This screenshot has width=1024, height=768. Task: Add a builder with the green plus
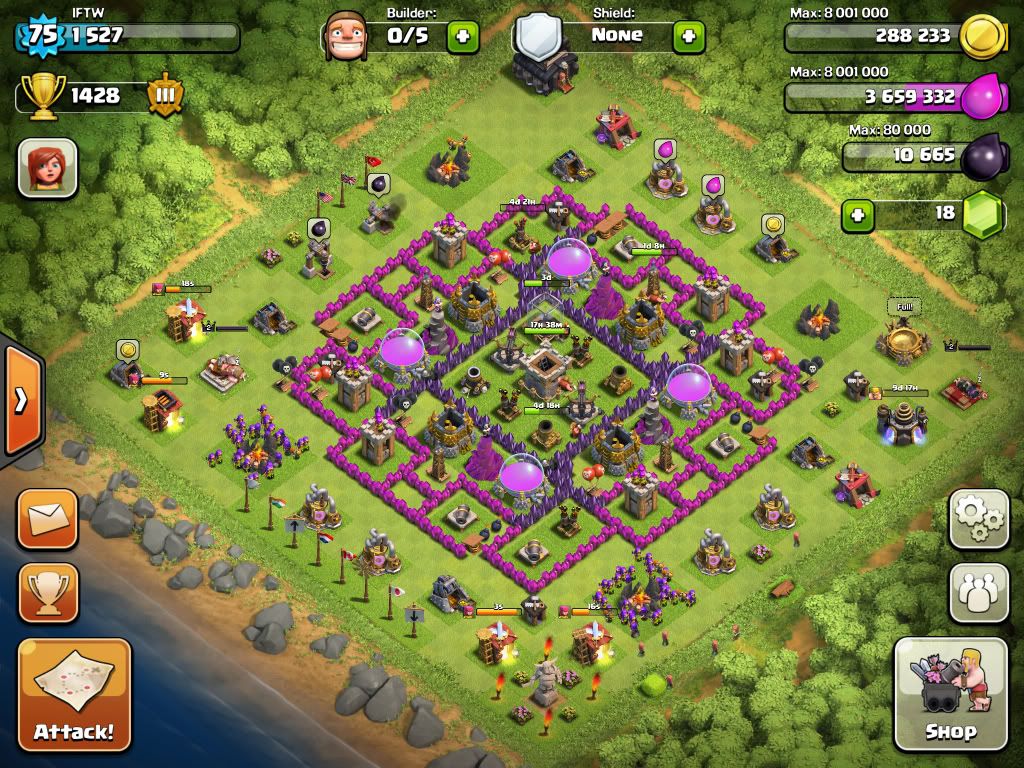point(462,36)
